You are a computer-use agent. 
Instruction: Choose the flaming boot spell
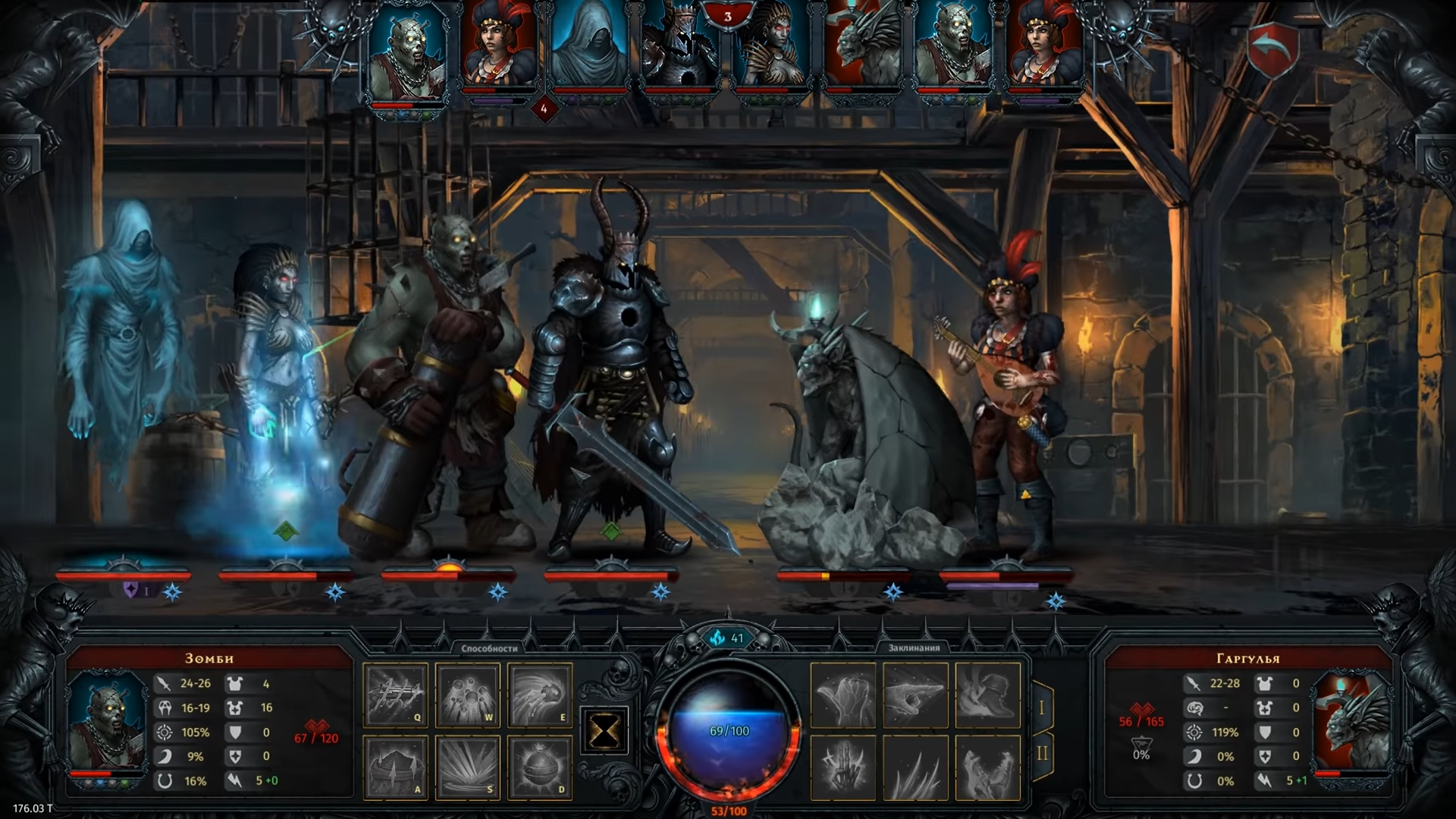(987, 695)
